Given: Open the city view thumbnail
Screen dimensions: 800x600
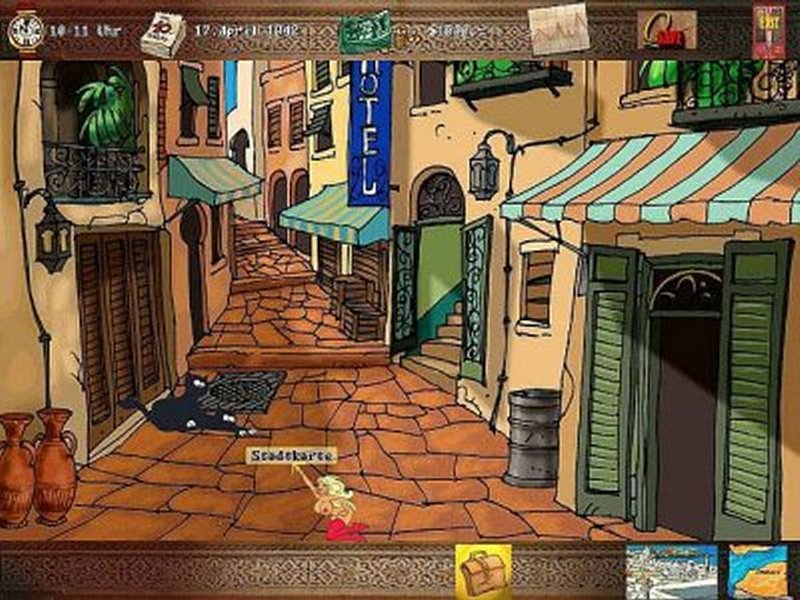Looking at the screenshot, I should pos(671,572).
